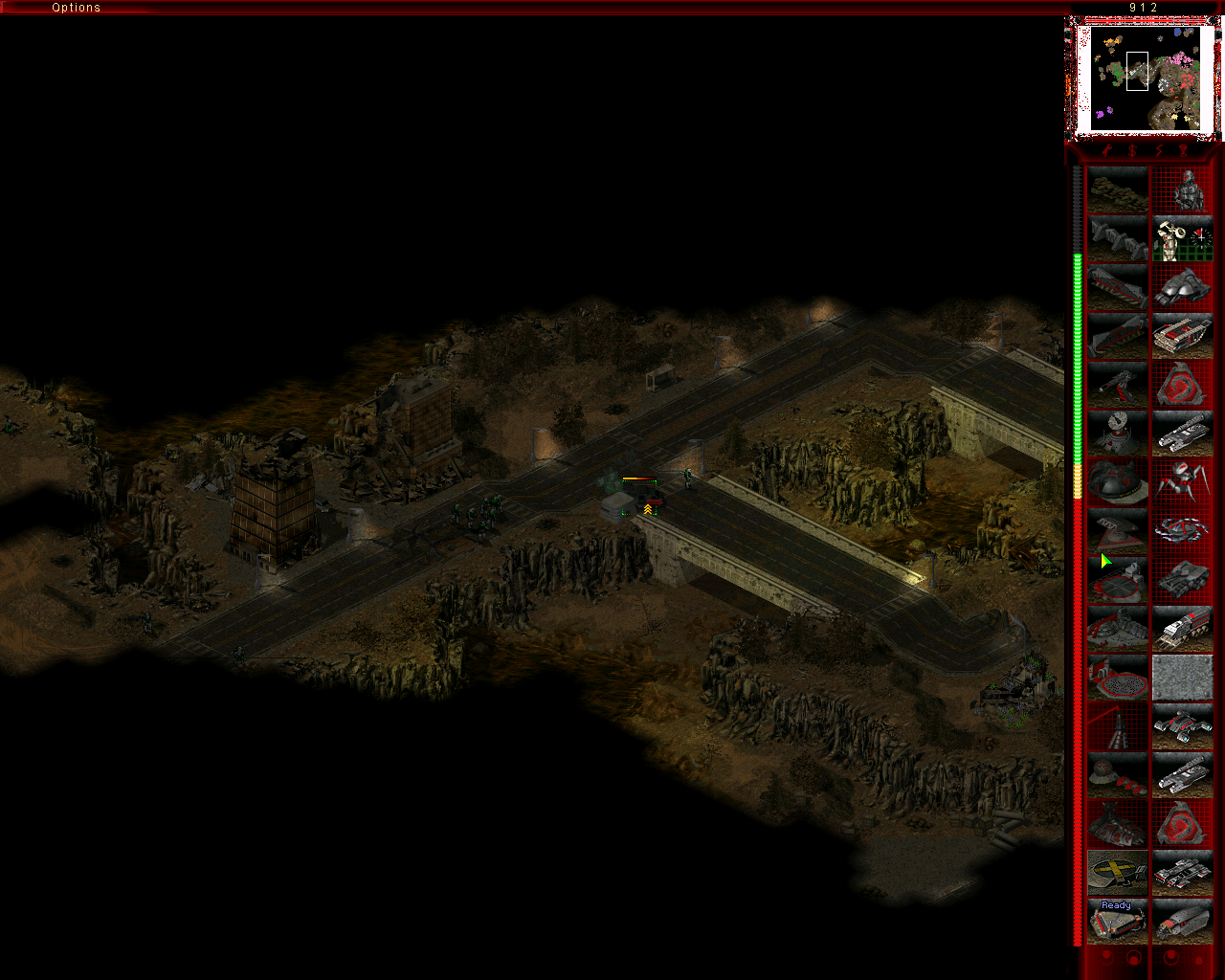Select the blank concrete slab icon
The image size is (1225, 980).
(x=1183, y=679)
